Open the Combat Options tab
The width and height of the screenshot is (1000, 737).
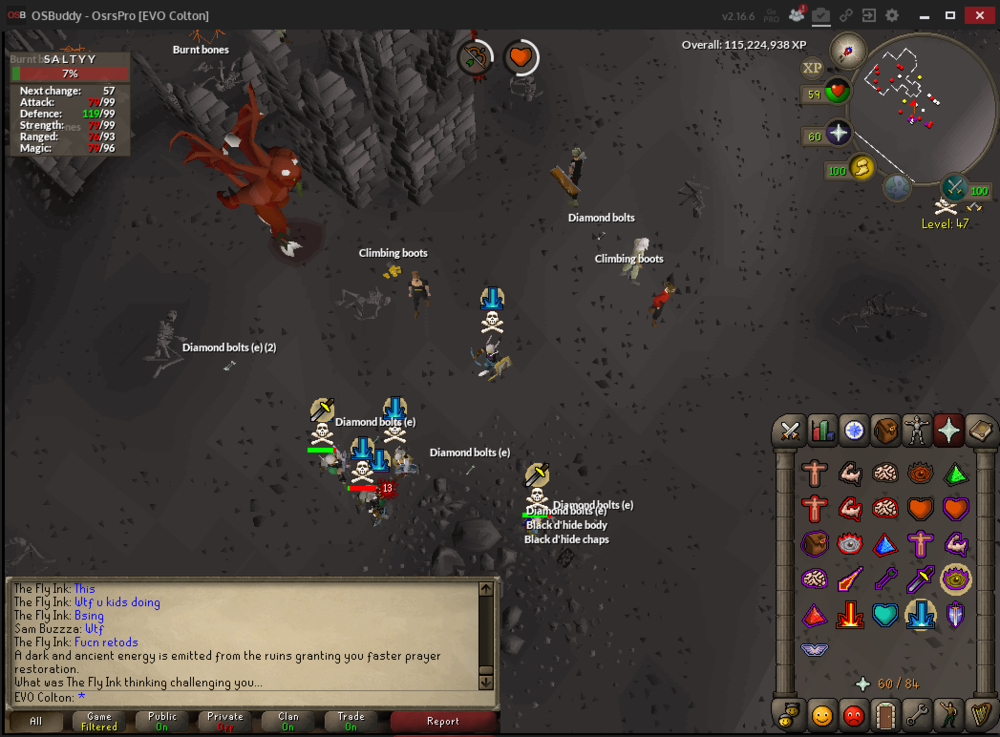coord(790,430)
